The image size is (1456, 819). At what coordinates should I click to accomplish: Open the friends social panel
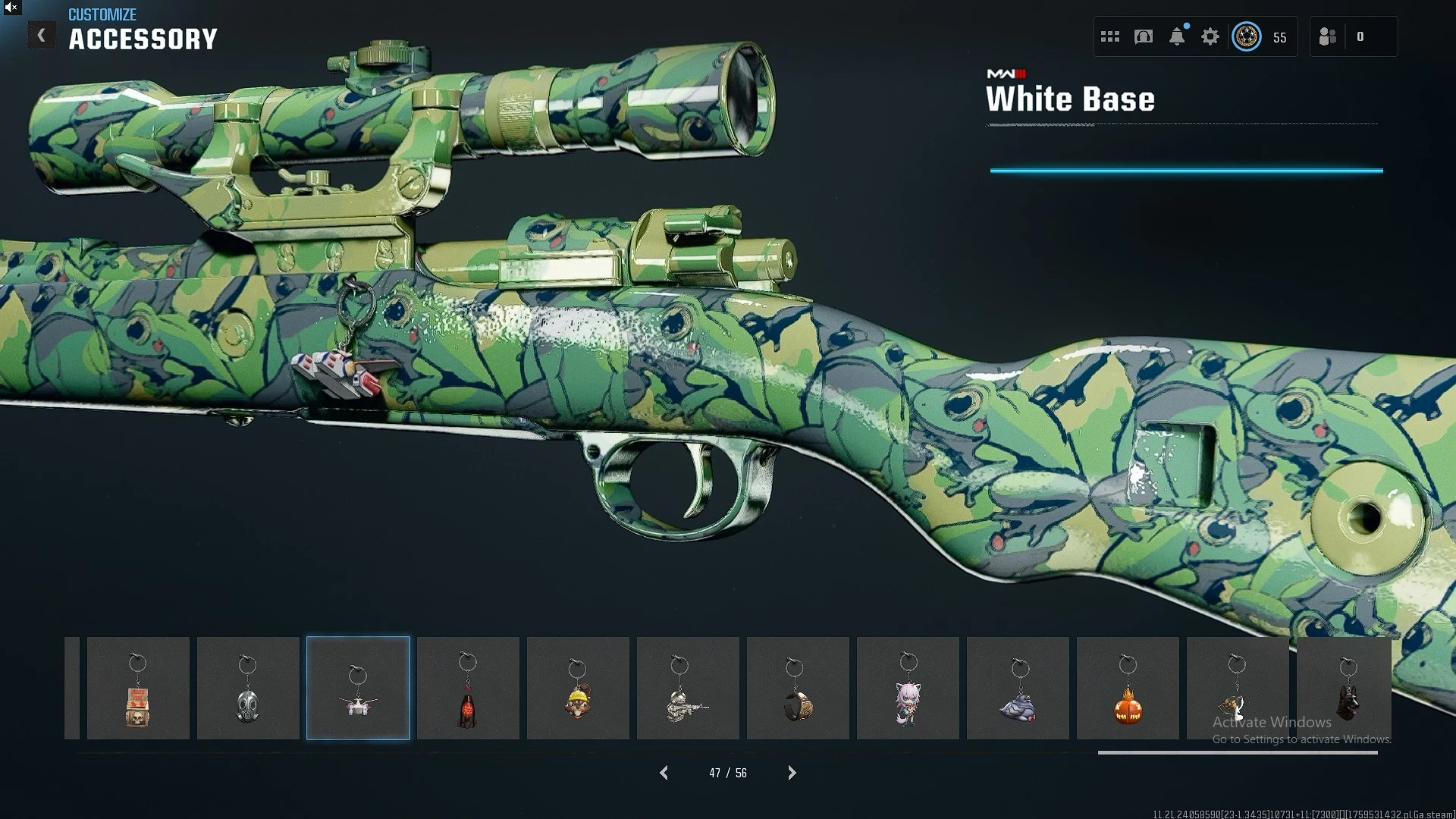pos(1328,36)
